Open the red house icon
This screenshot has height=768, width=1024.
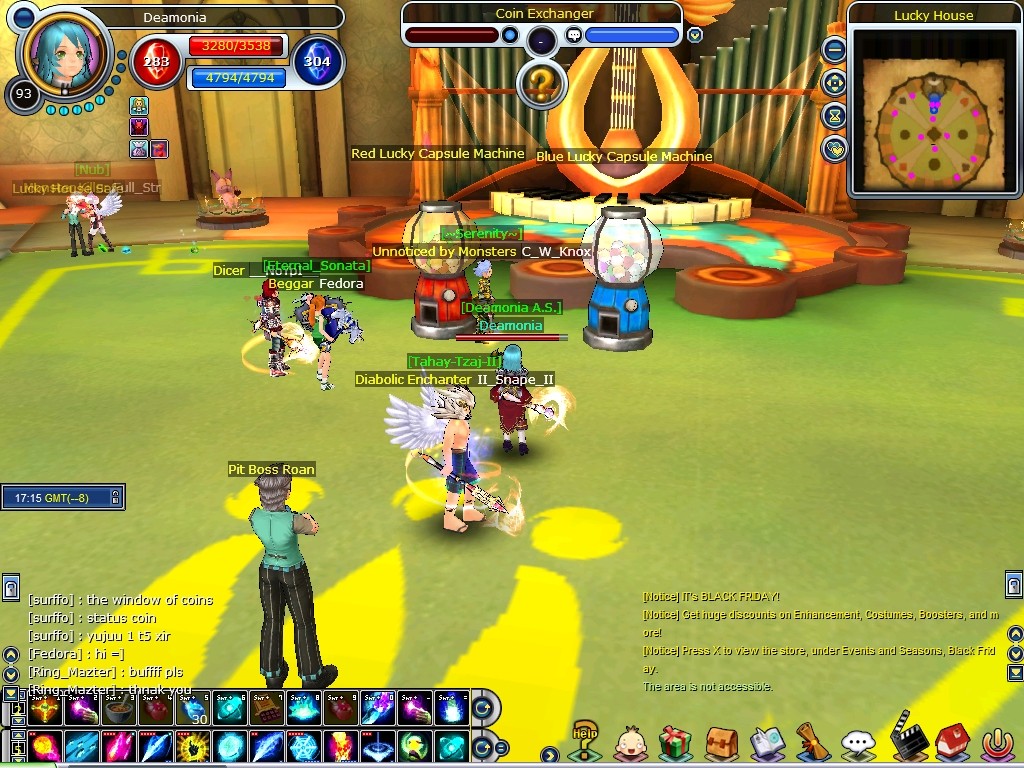[950, 742]
